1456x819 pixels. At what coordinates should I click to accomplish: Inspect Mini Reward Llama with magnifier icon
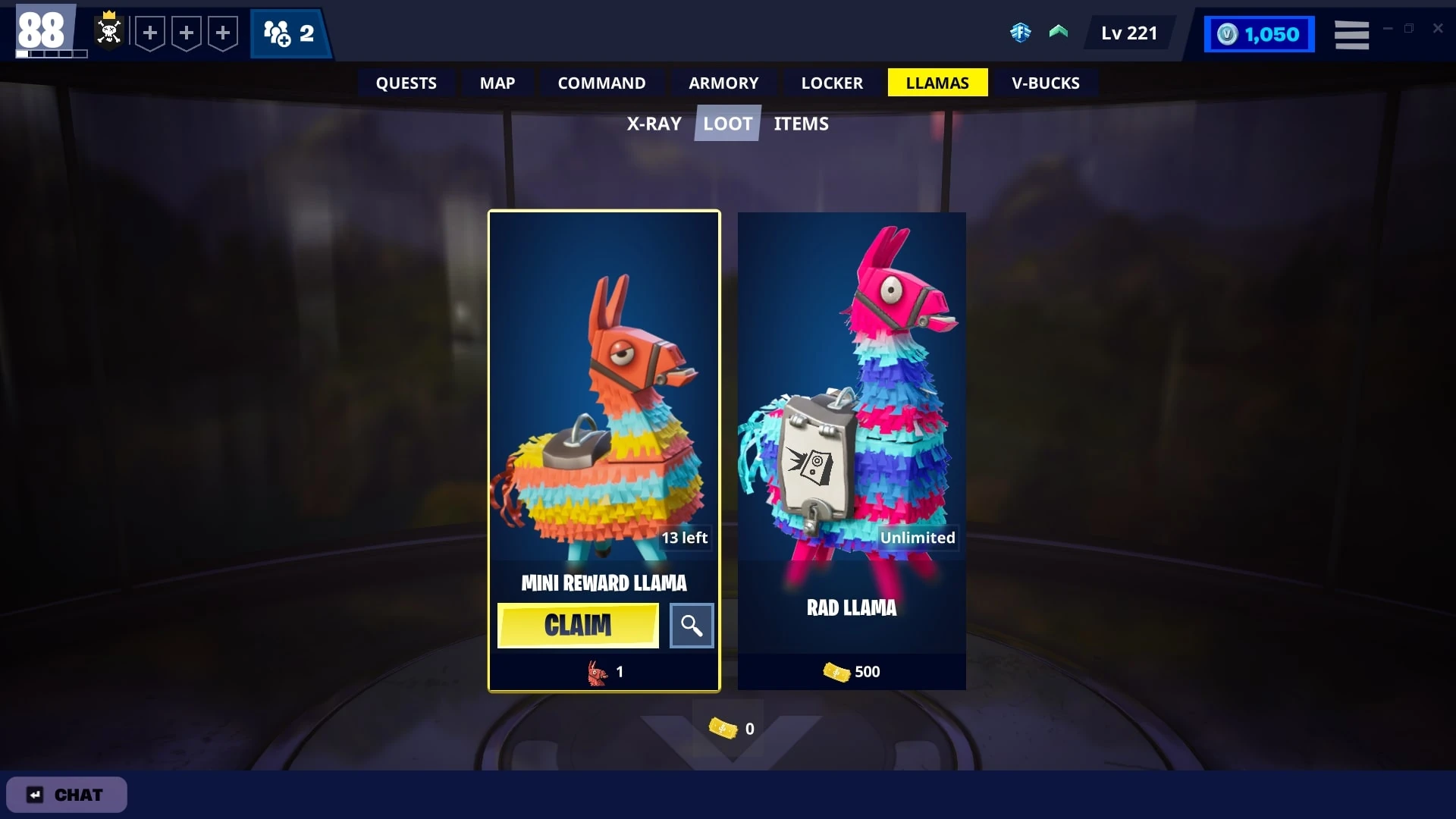[691, 626]
